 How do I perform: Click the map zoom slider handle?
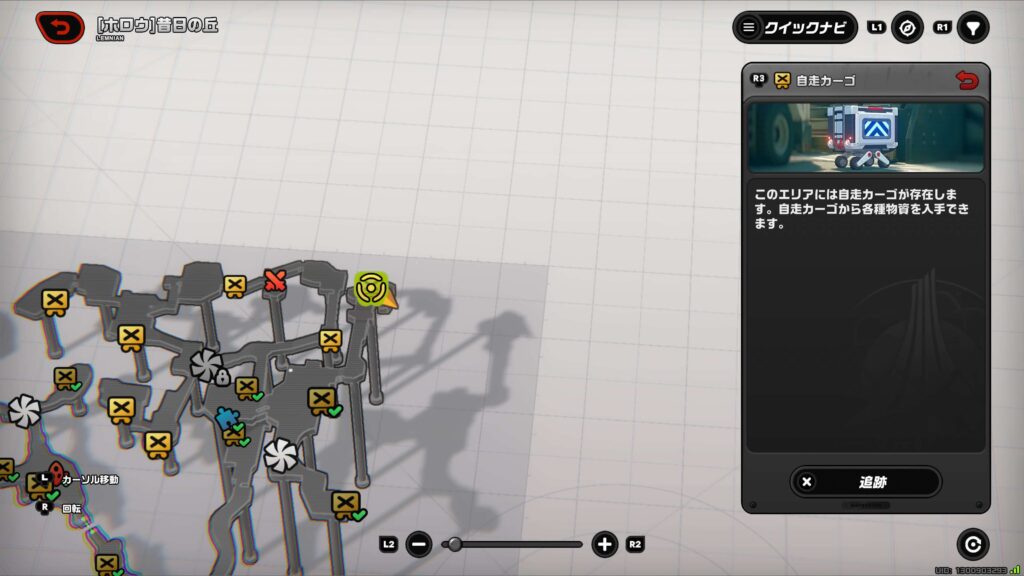455,544
